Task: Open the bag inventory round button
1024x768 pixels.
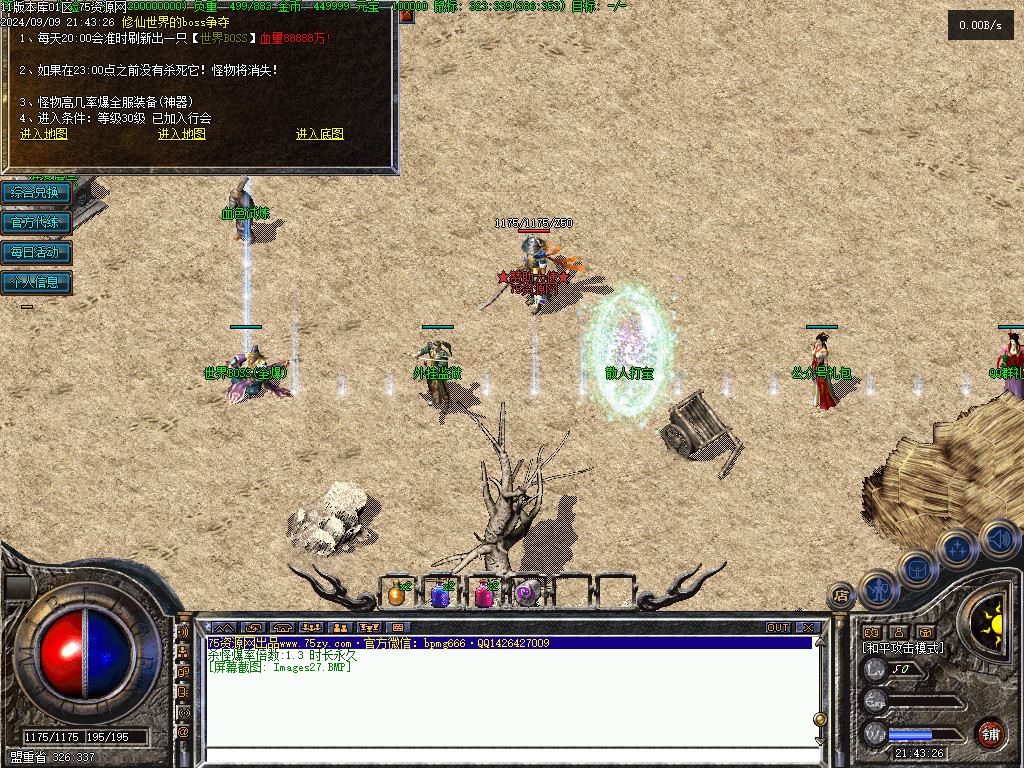Action: tap(917, 570)
